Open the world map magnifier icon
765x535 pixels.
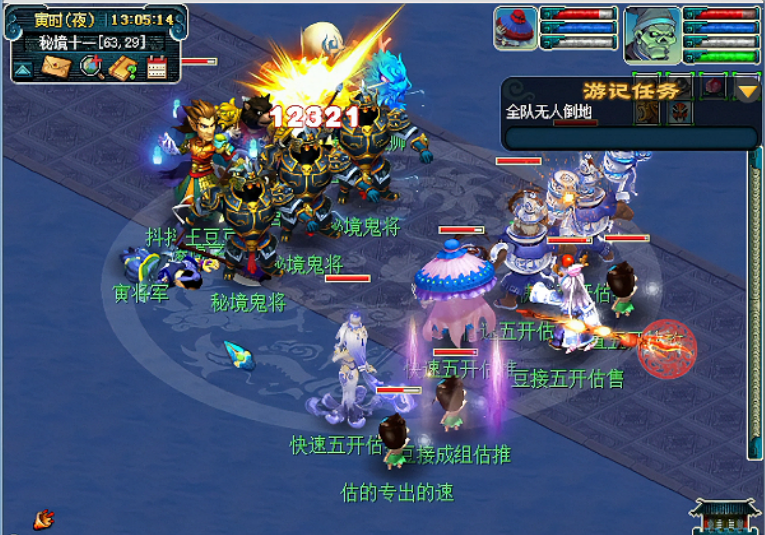[x=91, y=67]
